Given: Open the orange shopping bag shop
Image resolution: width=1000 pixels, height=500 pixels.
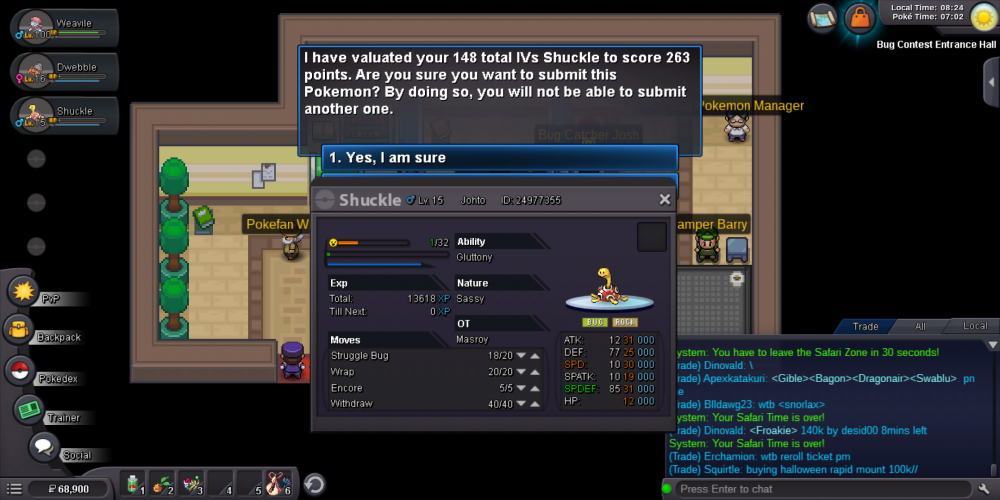Looking at the screenshot, I should (x=859, y=18).
